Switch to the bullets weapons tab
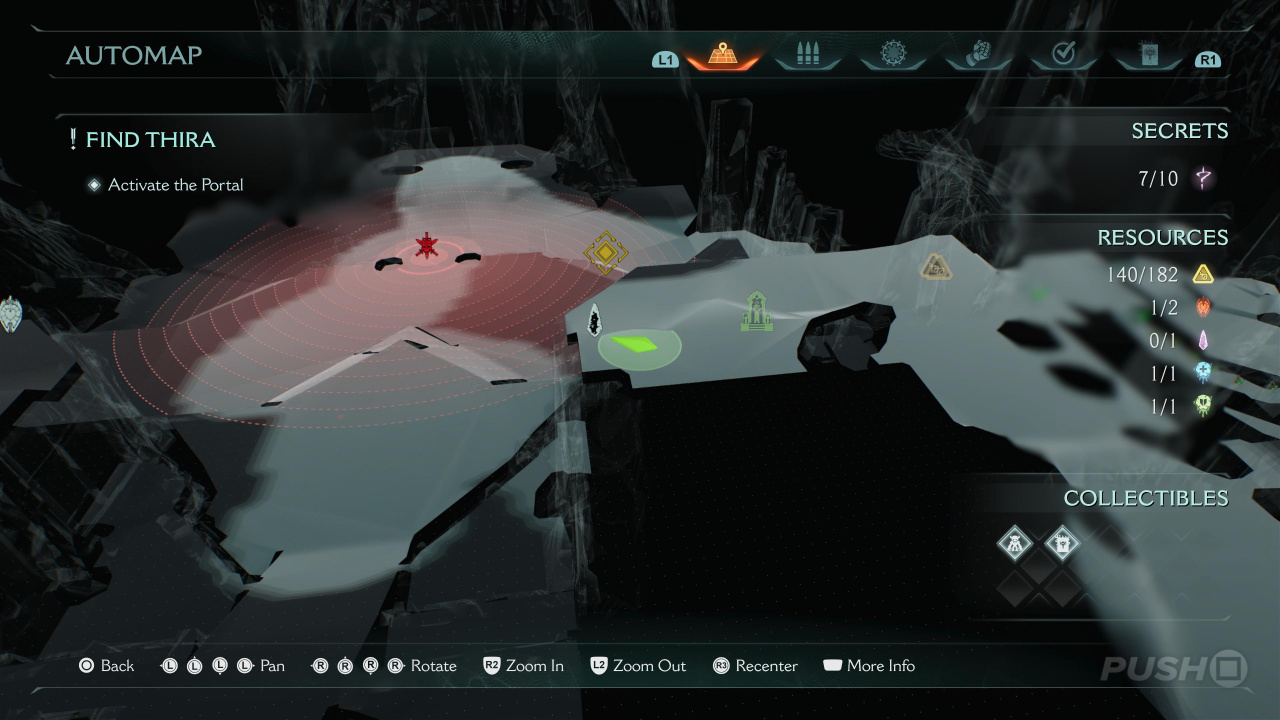Viewport: 1280px width, 720px height. (x=808, y=55)
